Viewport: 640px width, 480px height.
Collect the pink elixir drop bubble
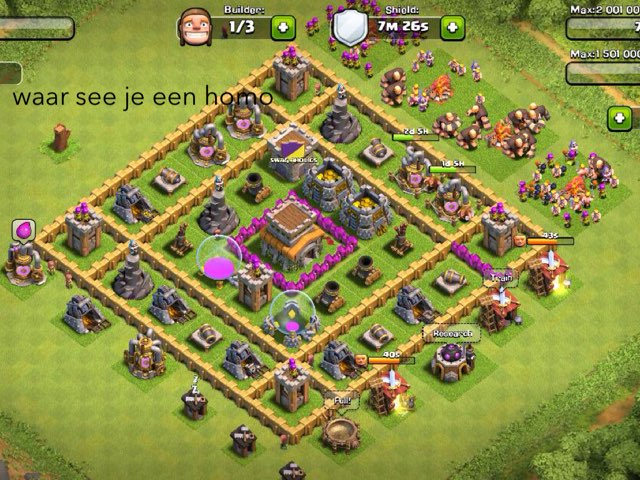coord(22,231)
